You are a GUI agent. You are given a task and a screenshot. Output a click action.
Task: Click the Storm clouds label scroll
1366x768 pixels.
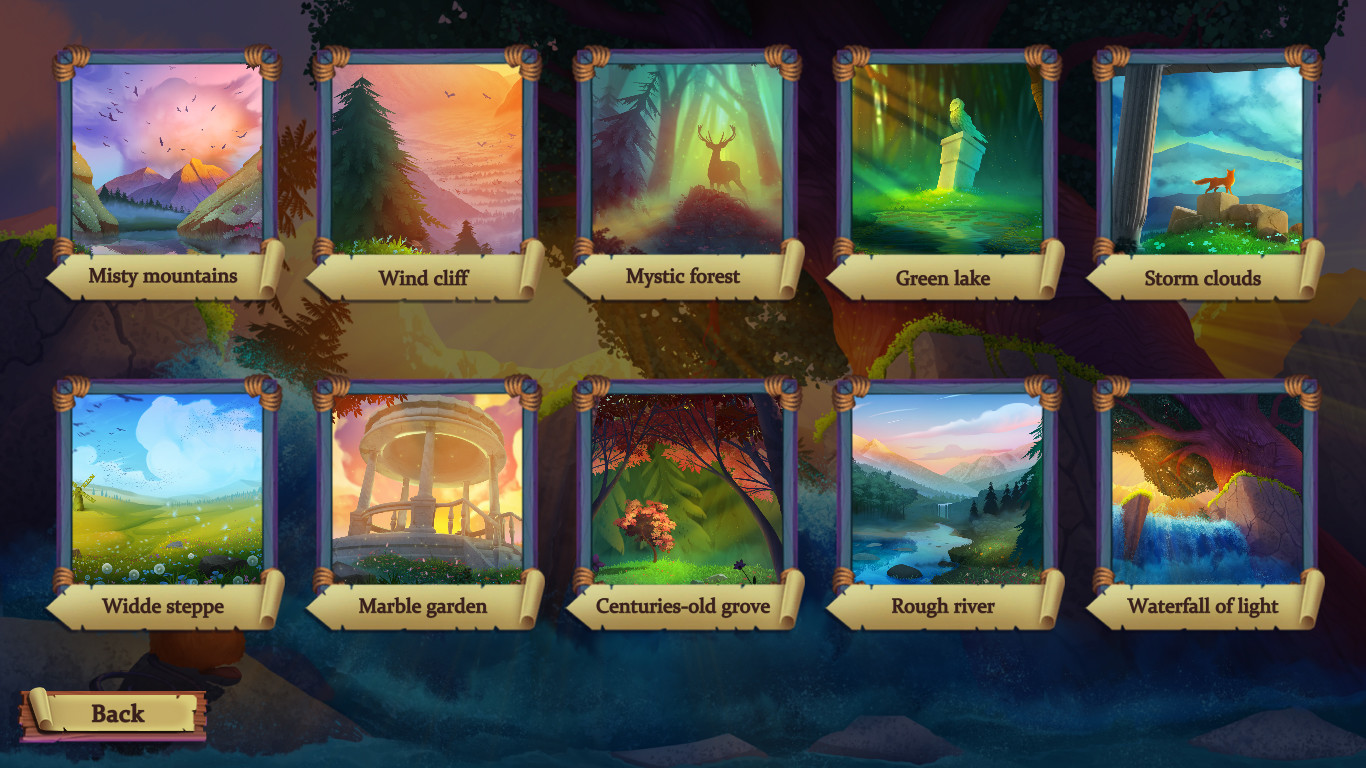(1199, 278)
